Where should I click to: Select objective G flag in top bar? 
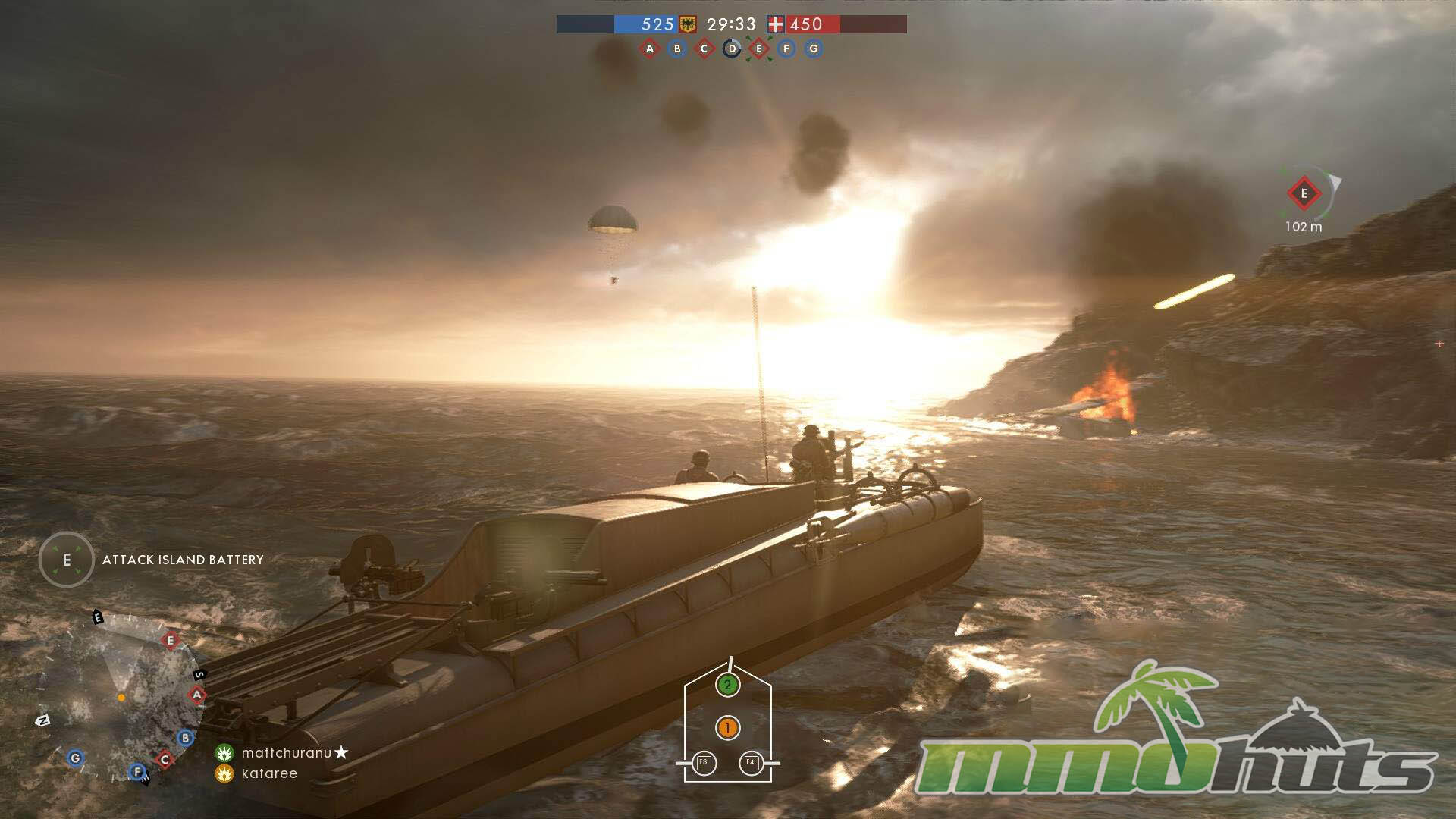tap(814, 49)
